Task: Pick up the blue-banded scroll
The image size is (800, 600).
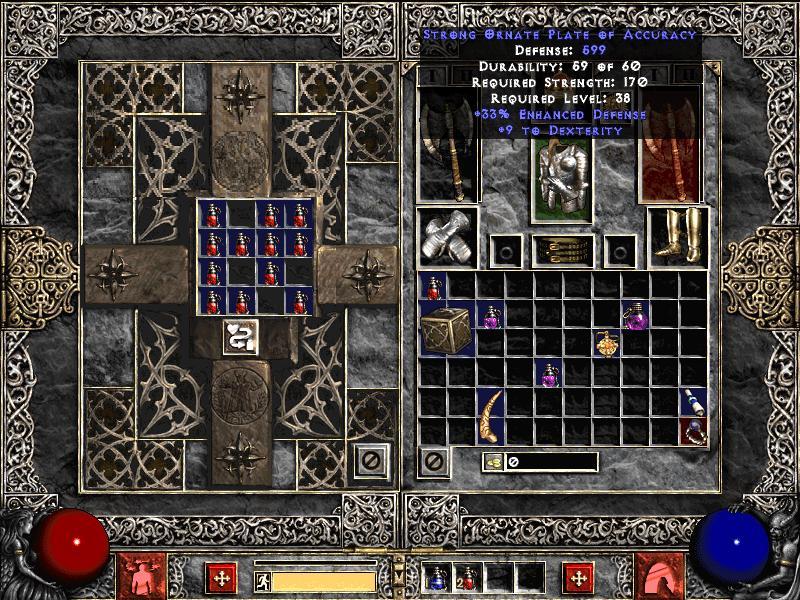Action: [x=691, y=402]
